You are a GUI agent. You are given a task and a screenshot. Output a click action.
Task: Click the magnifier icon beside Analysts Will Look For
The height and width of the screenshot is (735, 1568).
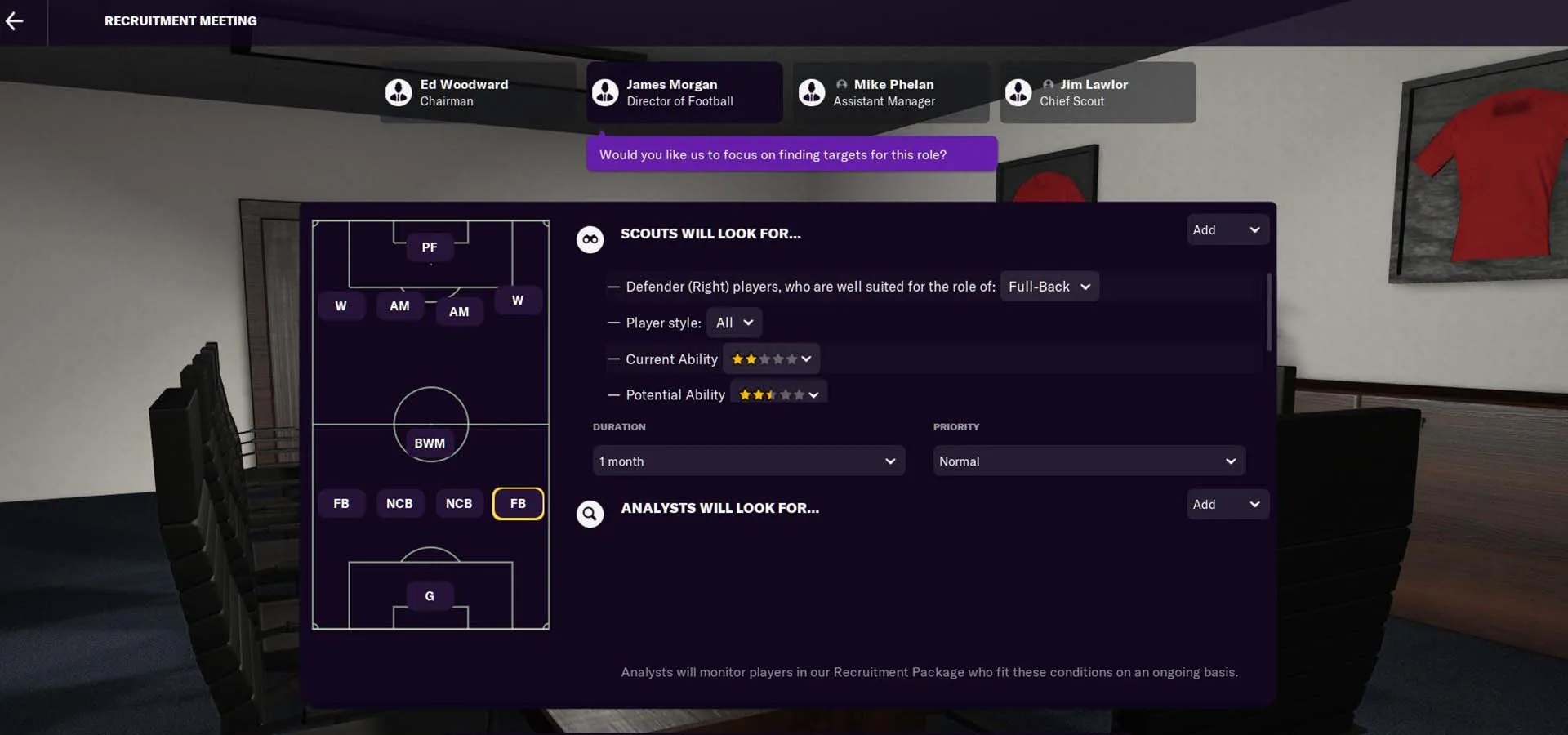click(590, 514)
